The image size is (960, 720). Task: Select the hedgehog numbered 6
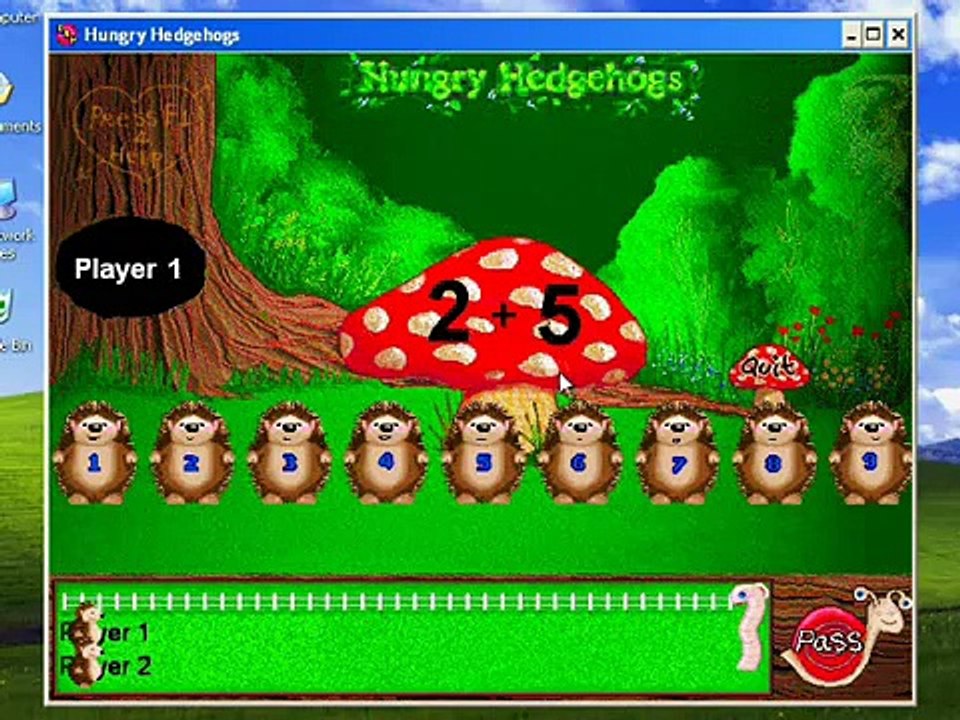(579, 455)
